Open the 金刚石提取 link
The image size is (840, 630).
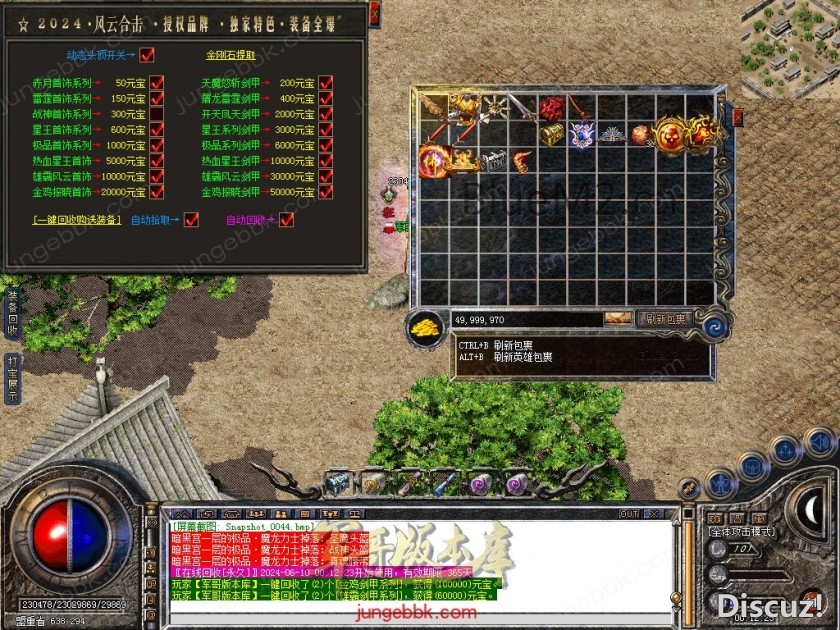coord(229,54)
